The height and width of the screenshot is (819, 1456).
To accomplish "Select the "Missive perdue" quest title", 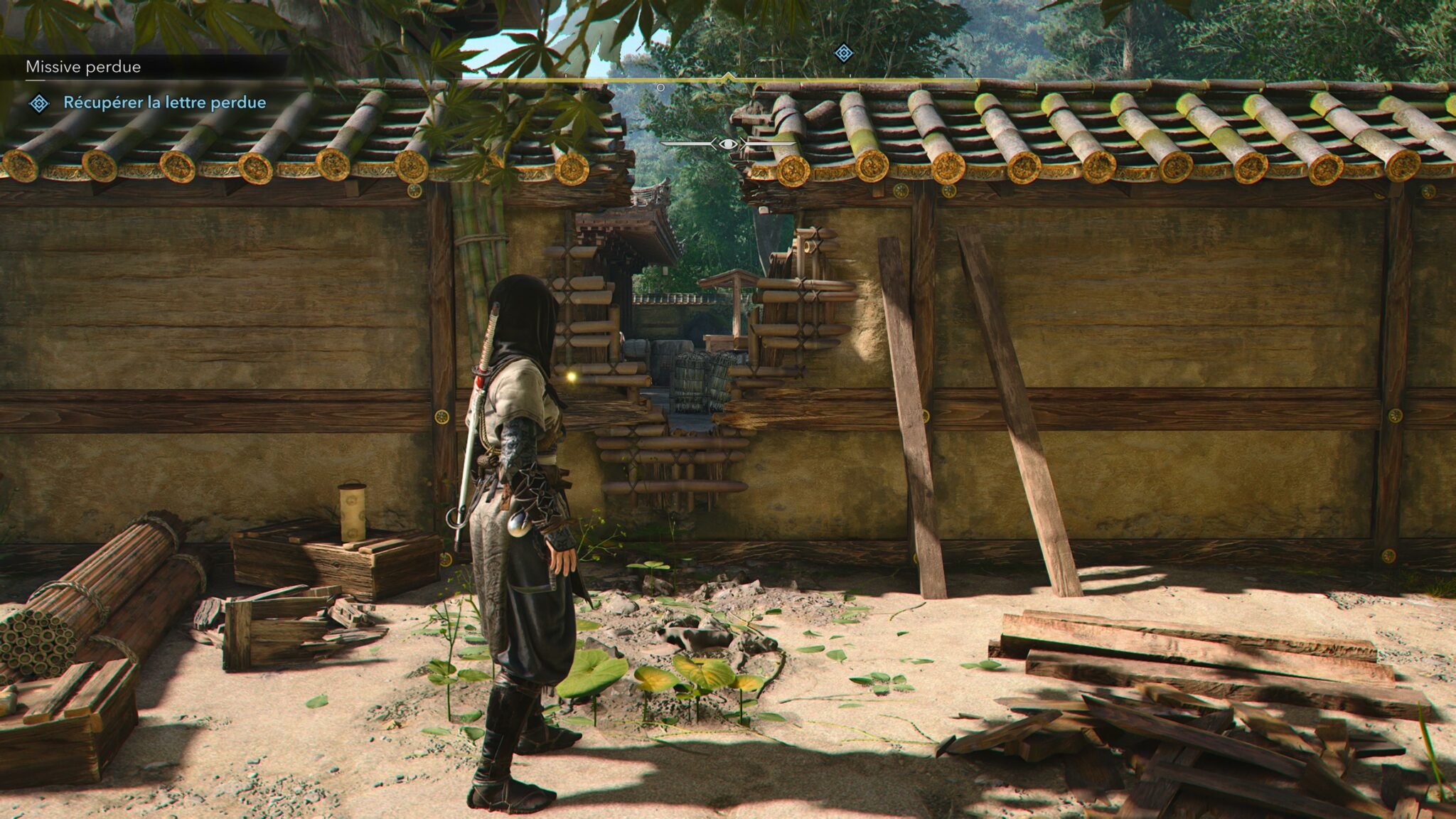I will point(83,67).
